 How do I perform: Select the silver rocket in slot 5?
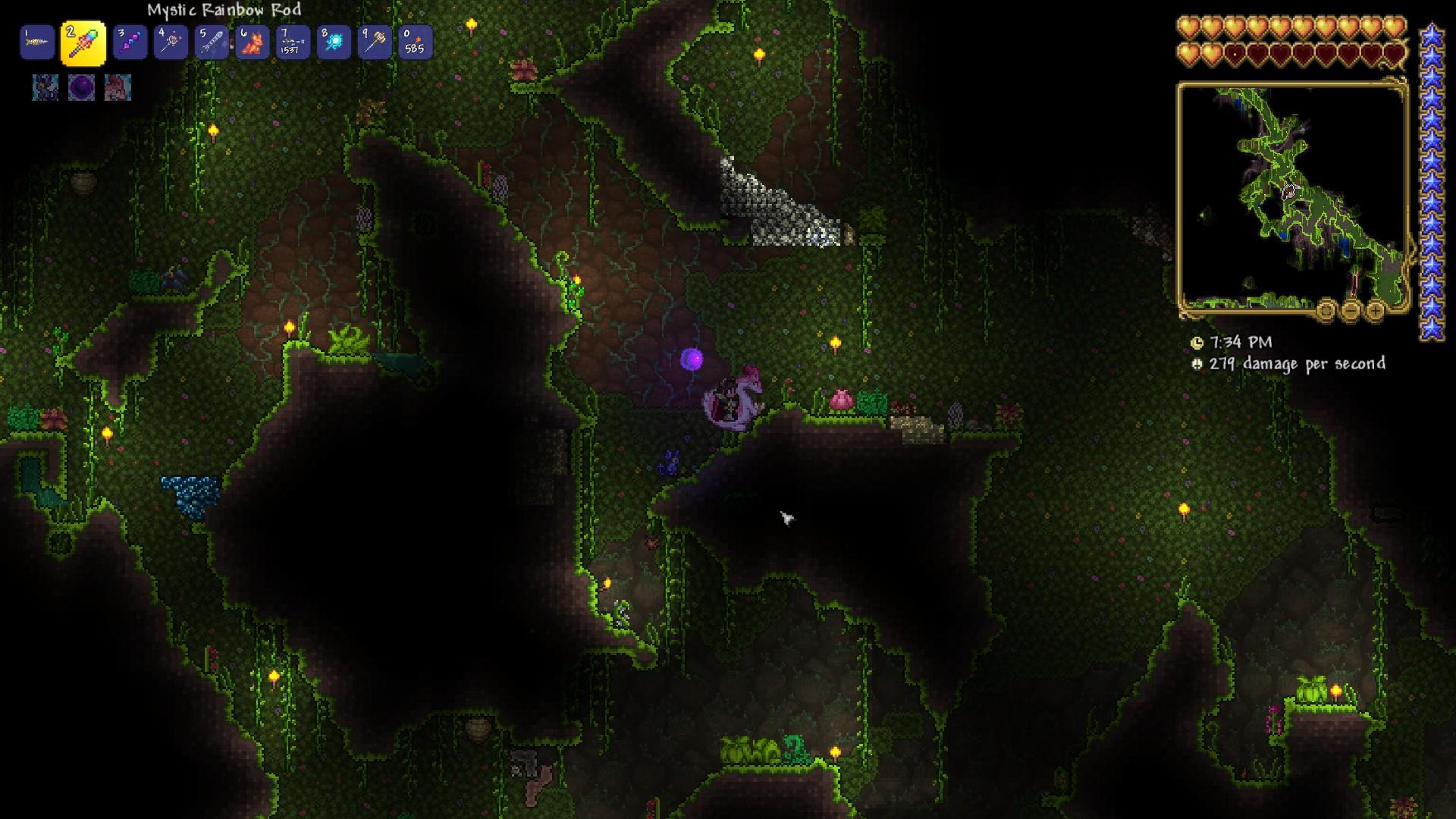(x=212, y=42)
